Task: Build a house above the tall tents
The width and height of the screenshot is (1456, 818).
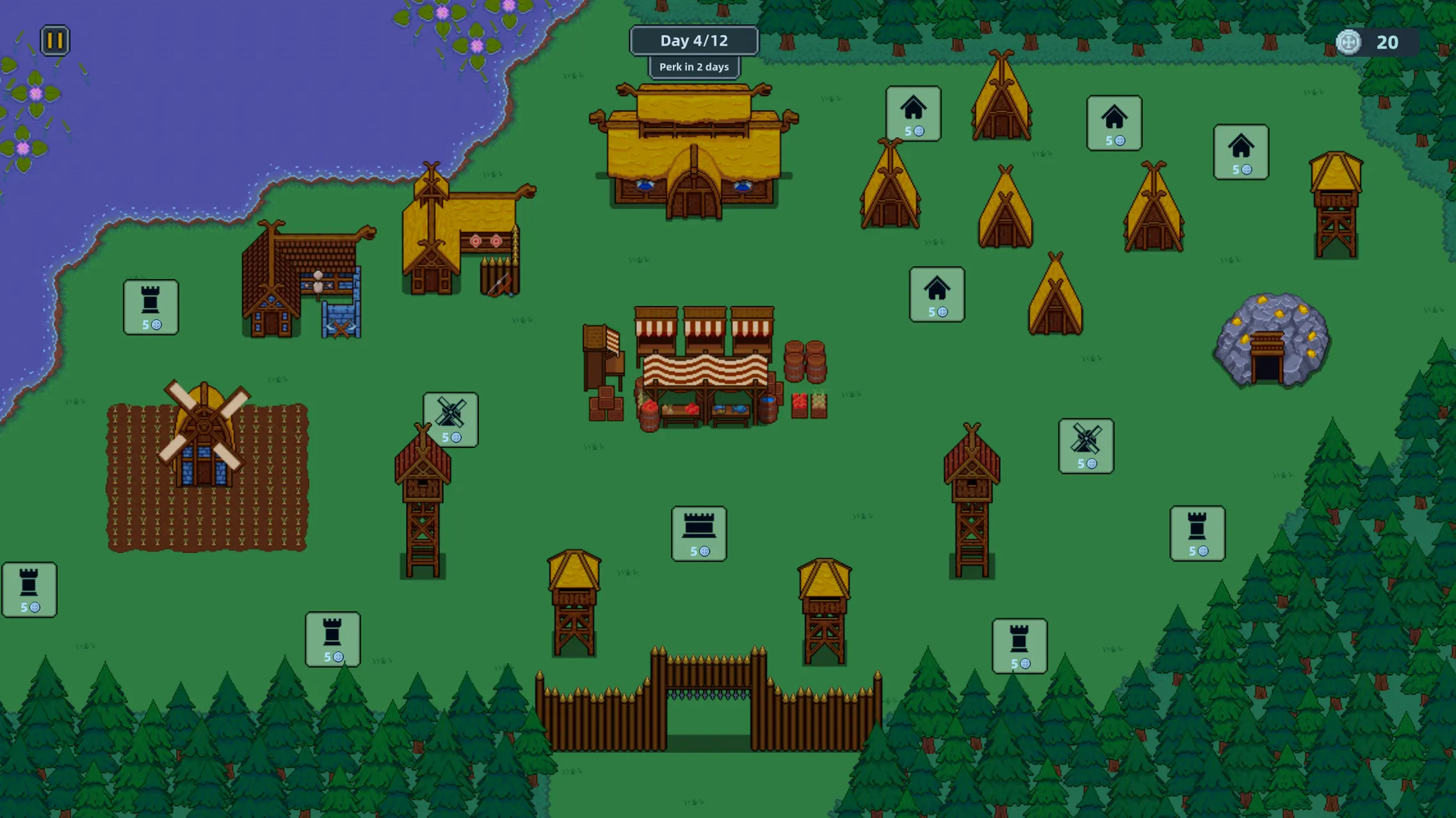Action: click(912, 114)
